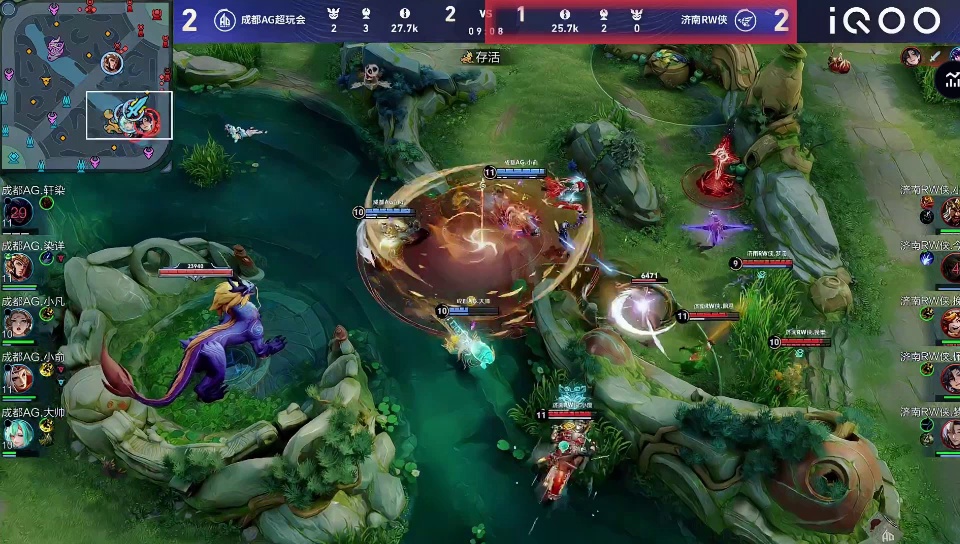Choose 成都AG.小凡 hero portrait
The width and height of the screenshot is (960, 544).
18,322
